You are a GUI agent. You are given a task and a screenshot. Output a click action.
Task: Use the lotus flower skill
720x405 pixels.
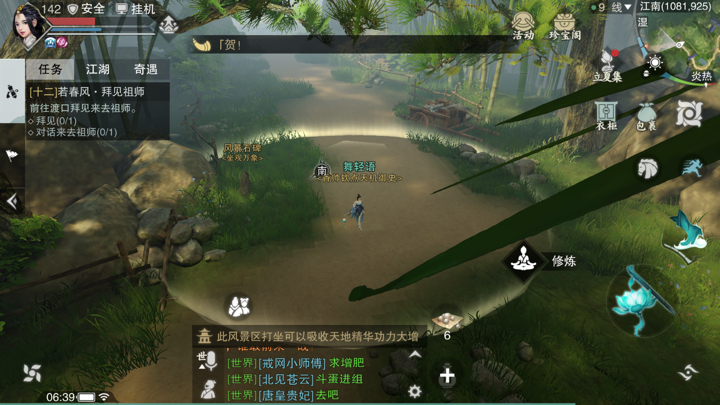point(633,297)
